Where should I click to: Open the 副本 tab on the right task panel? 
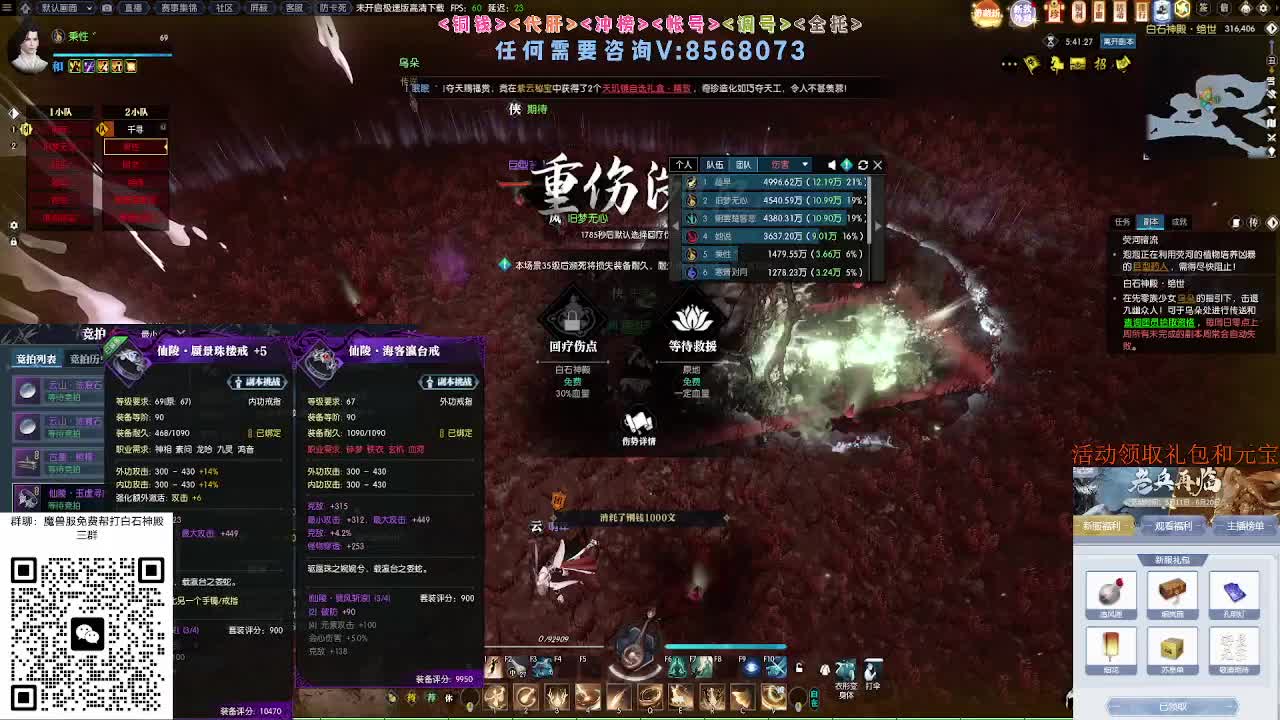click(1151, 221)
